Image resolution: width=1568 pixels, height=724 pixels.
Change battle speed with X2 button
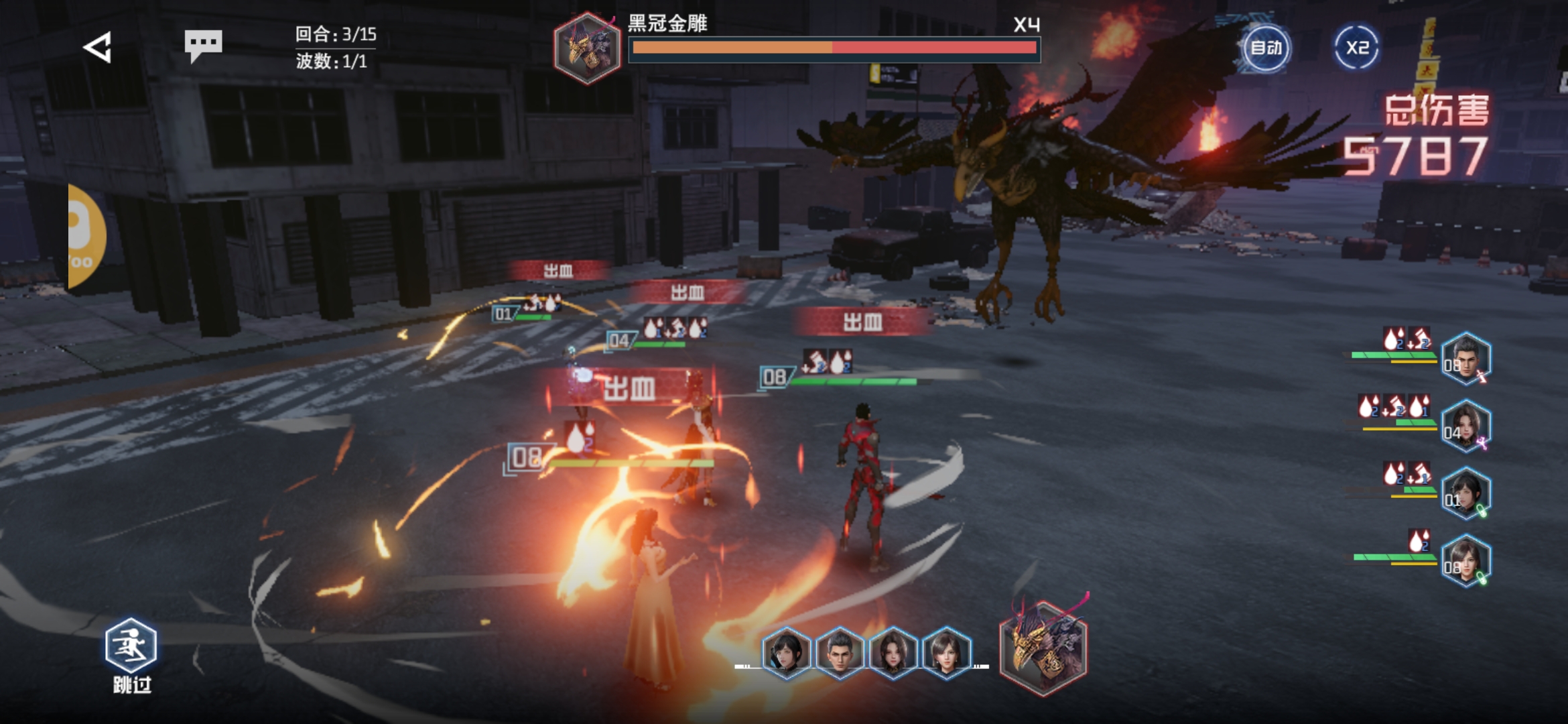tap(1357, 48)
